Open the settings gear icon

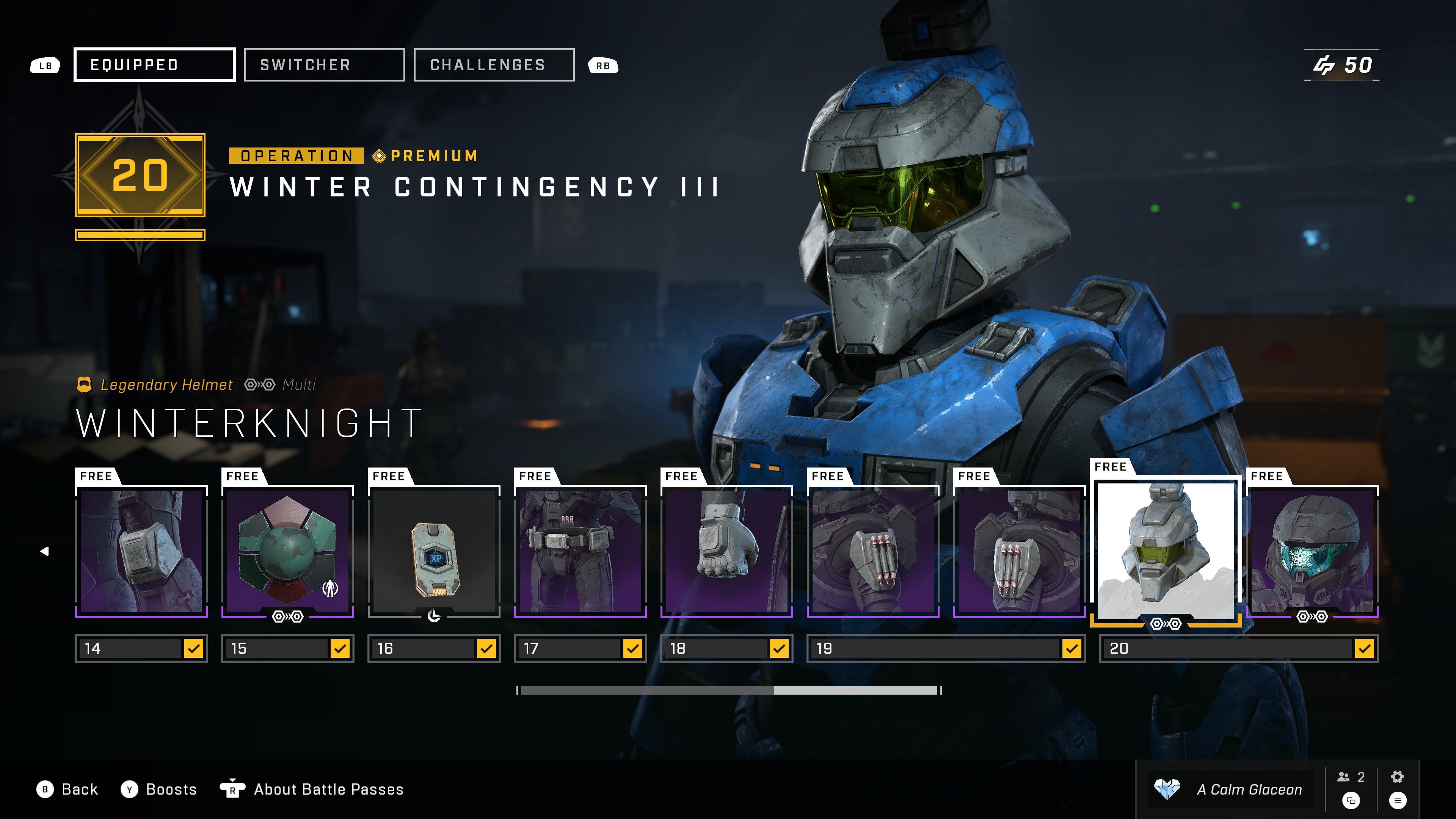(1397, 777)
